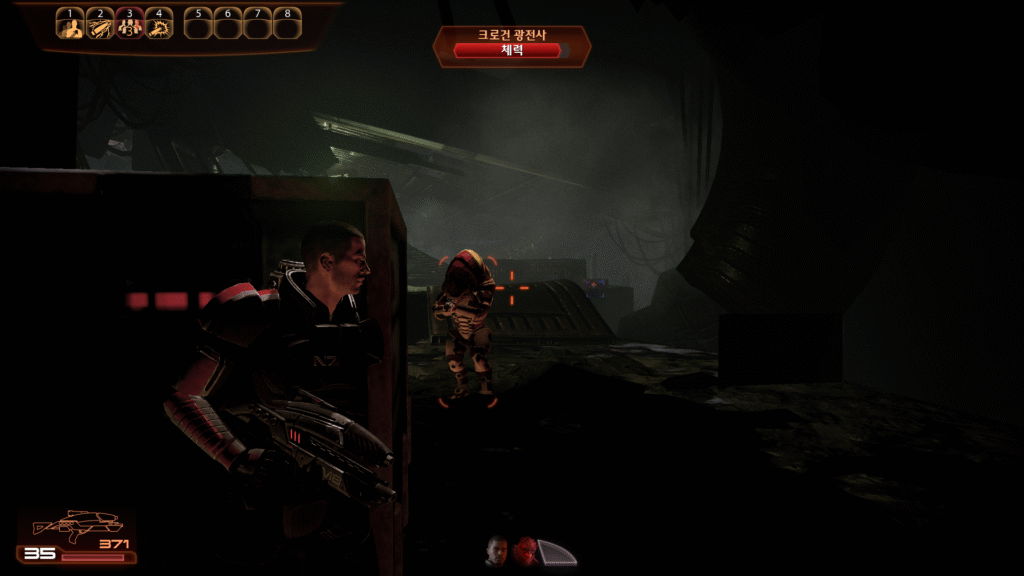Trigger the red squad power in slot 3

[x=129, y=26]
